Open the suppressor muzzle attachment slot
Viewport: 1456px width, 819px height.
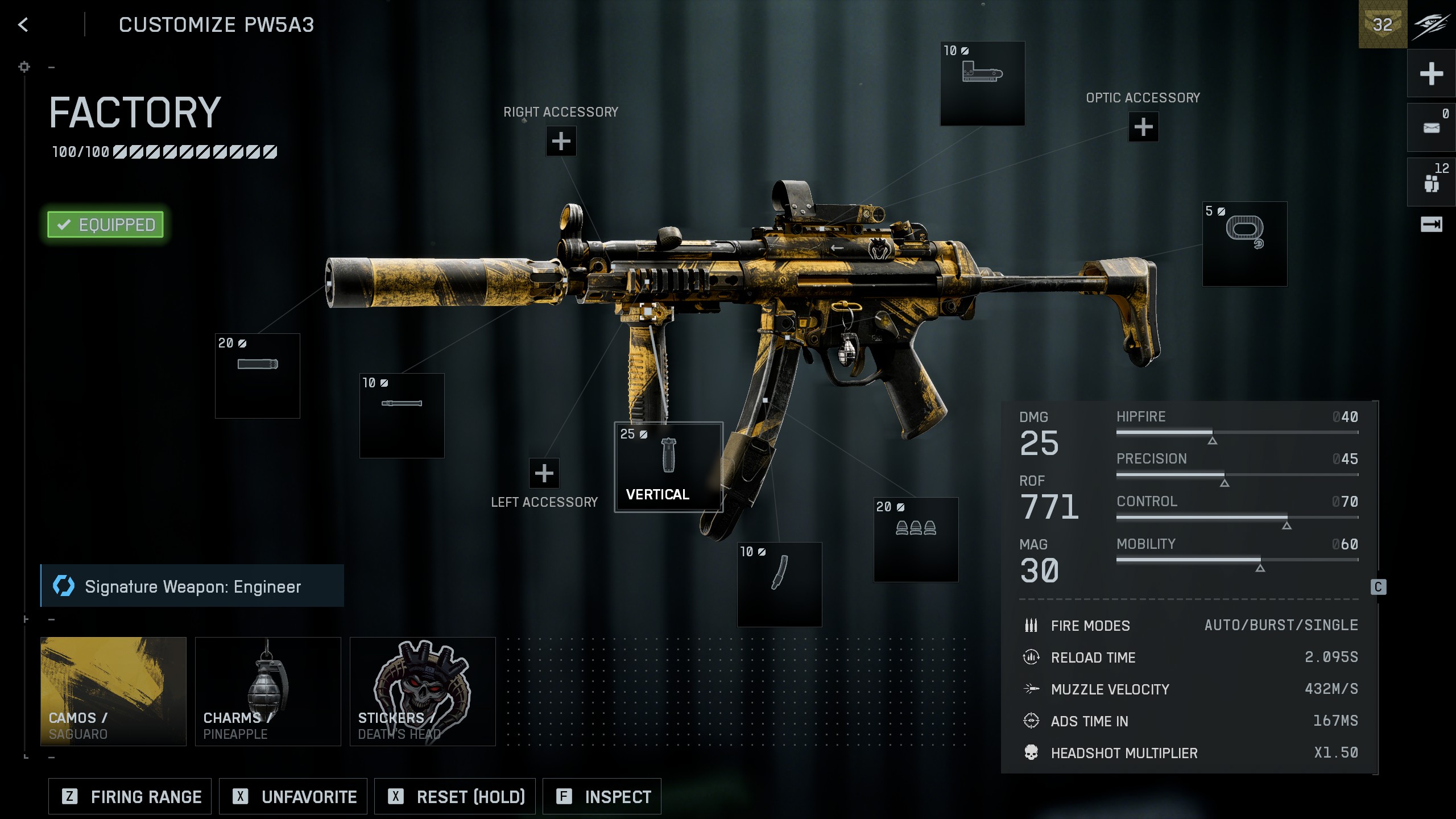(258, 376)
